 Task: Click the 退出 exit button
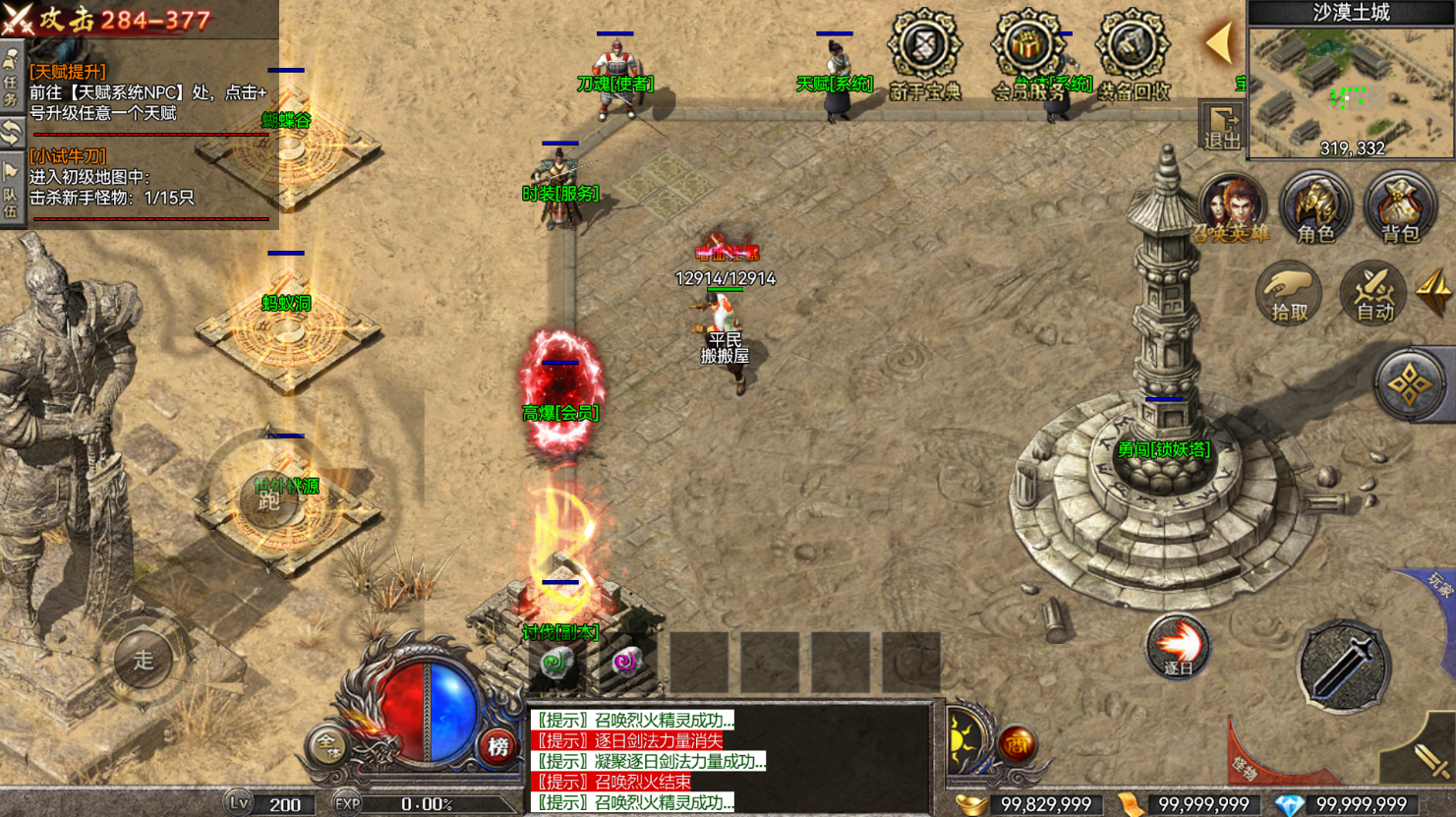pyautogui.click(x=1222, y=127)
